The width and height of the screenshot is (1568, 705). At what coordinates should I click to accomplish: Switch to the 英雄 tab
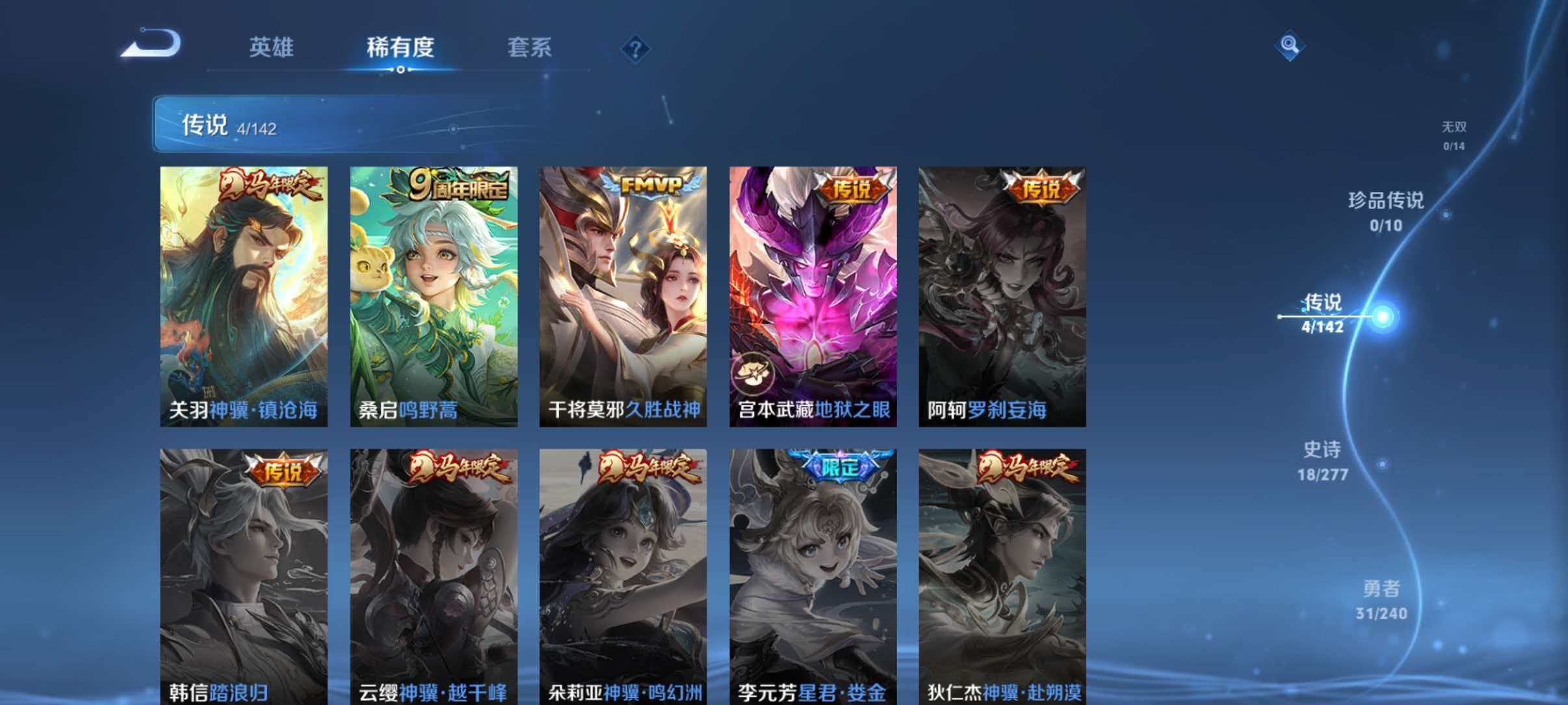(x=271, y=47)
